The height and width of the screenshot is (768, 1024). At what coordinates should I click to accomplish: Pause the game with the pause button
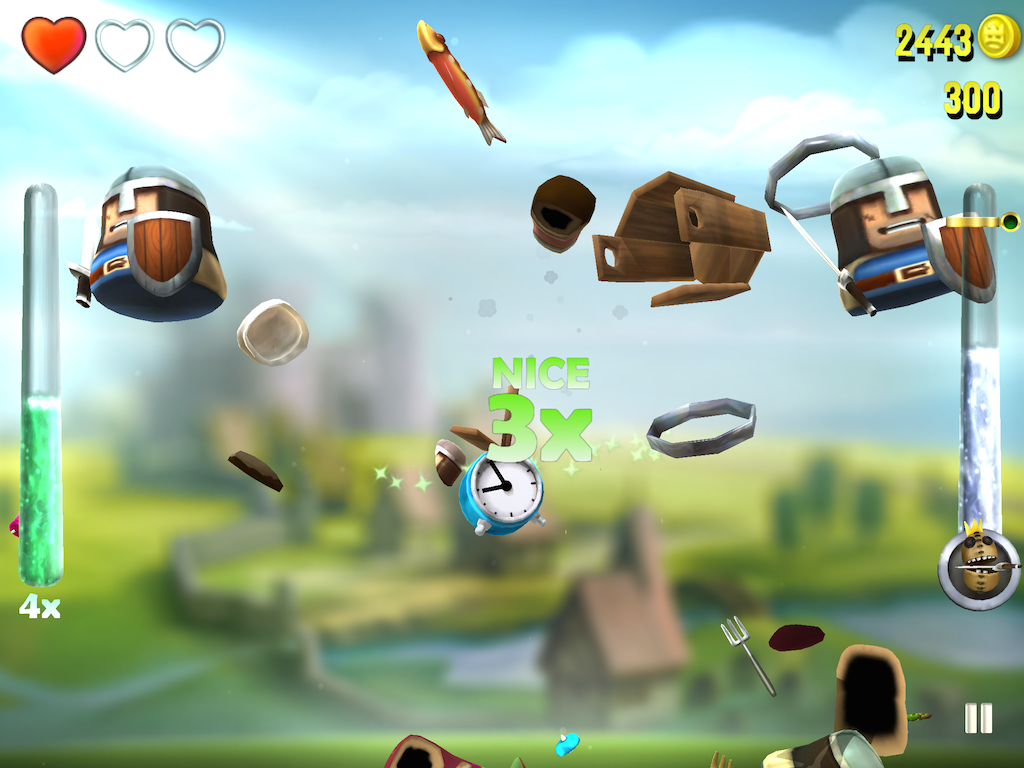click(x=978, y=718)
